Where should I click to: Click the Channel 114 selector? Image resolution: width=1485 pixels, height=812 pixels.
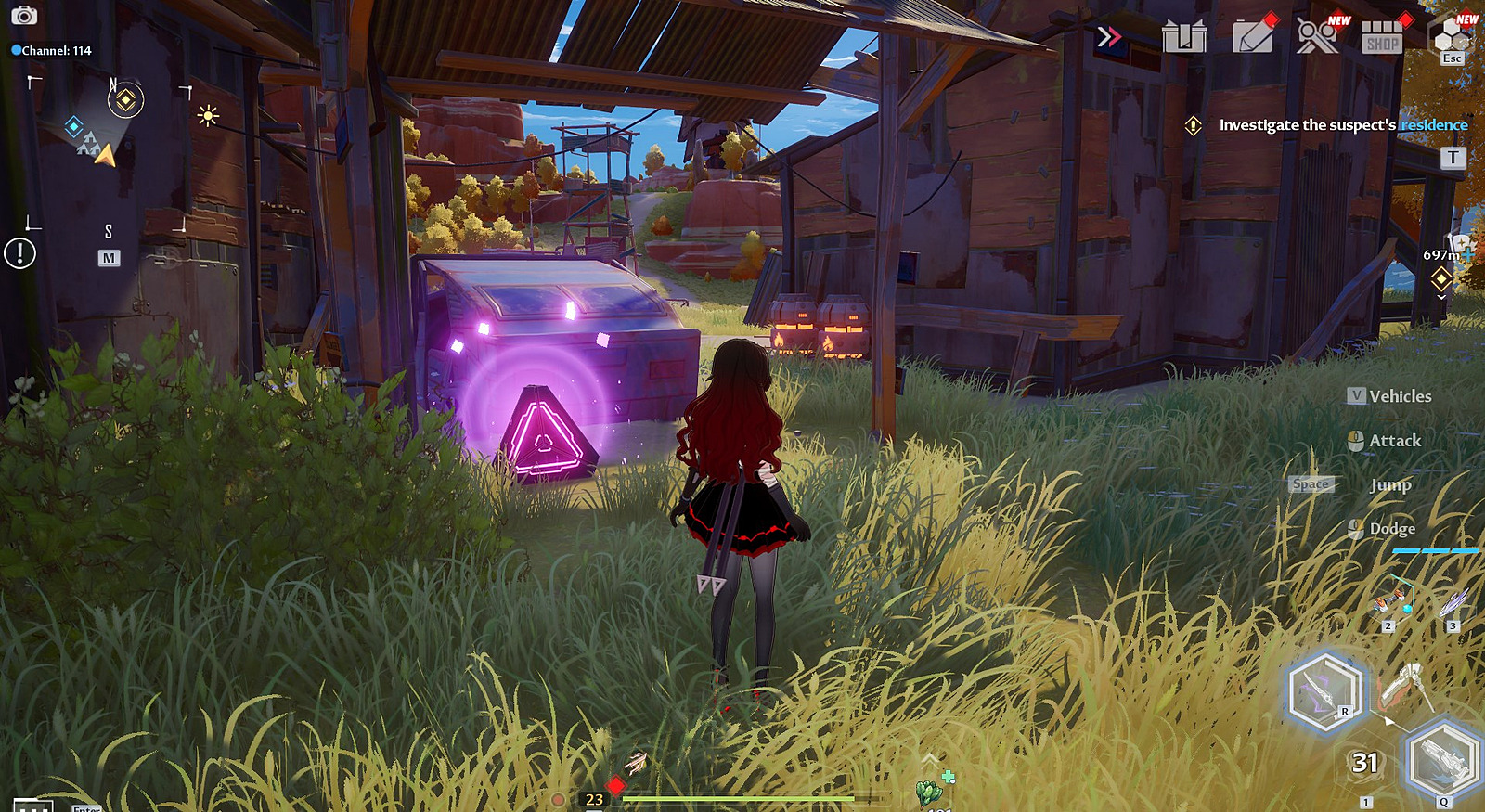tap(52, 51)
